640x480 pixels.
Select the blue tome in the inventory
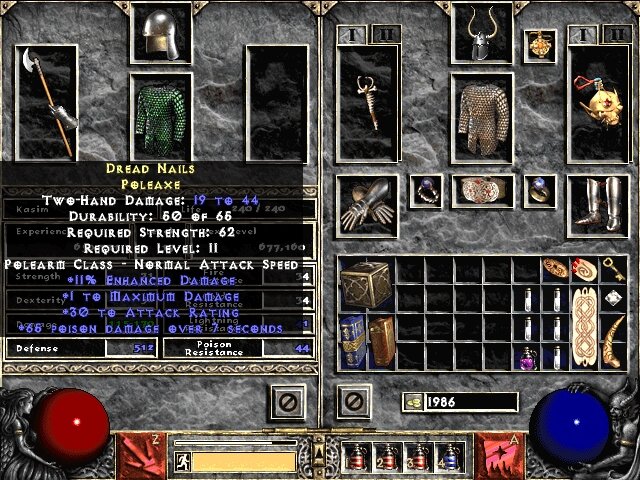tap(352, 342)
